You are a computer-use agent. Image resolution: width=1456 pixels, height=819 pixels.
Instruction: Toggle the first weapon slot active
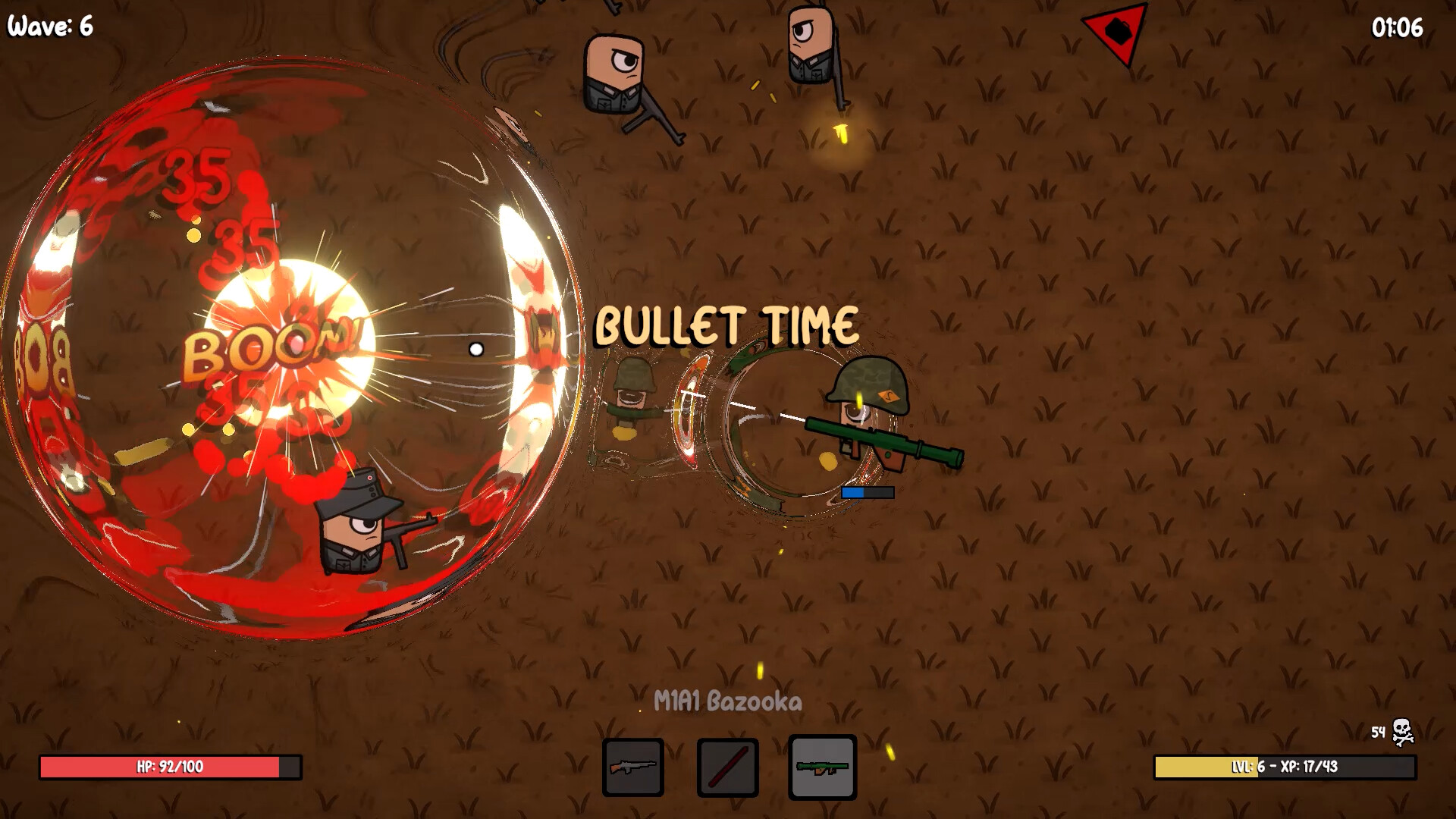point(633,766)
